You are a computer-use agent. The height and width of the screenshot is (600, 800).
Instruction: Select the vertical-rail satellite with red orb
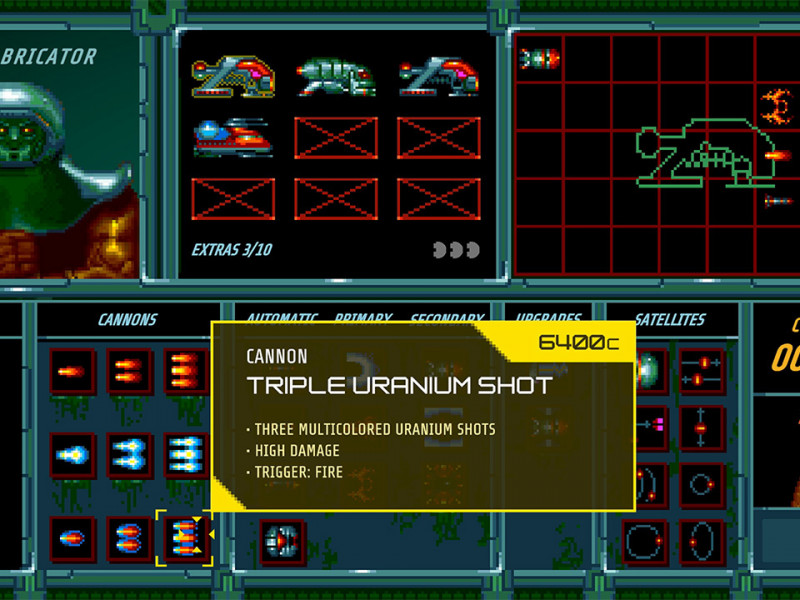tap(702, 428)
